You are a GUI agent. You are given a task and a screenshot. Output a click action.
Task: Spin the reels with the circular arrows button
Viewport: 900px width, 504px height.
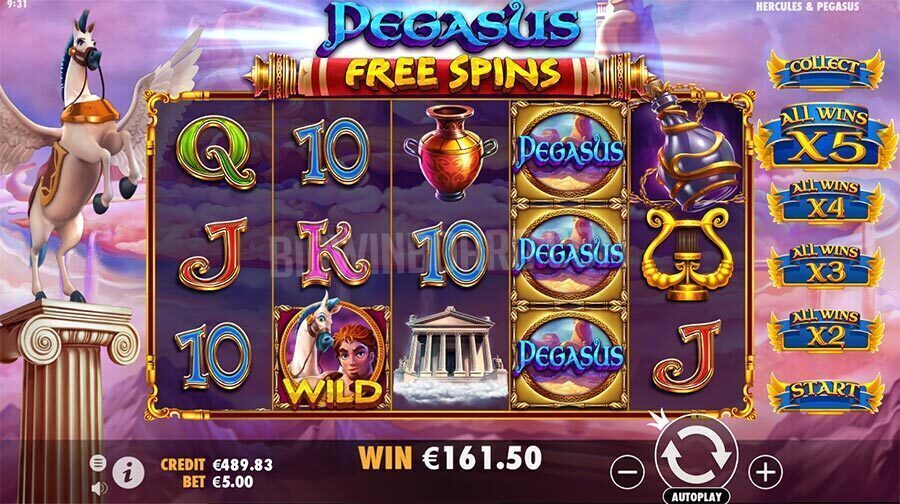(694, 456)
